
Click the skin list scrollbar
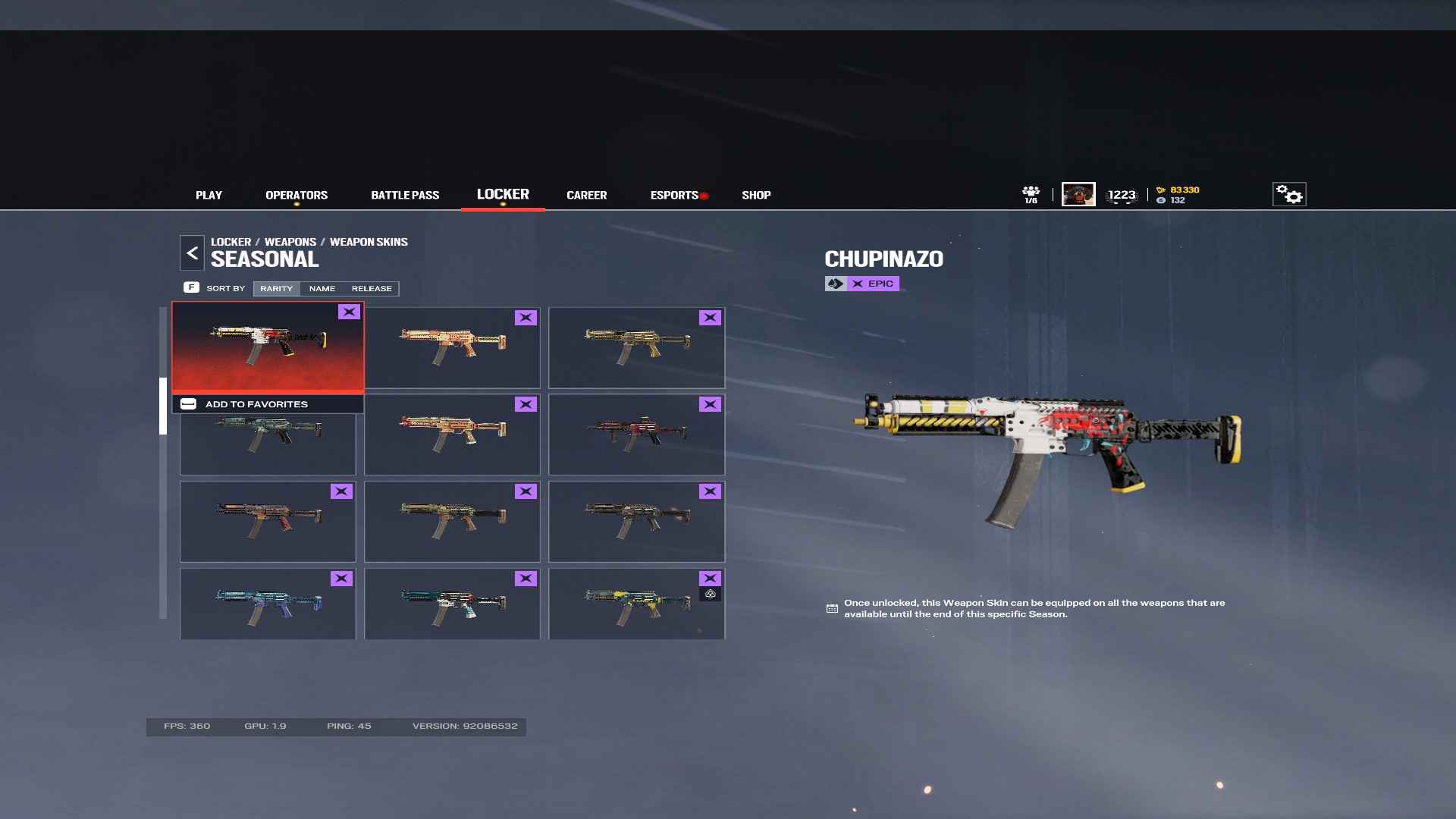coord(162,406)
